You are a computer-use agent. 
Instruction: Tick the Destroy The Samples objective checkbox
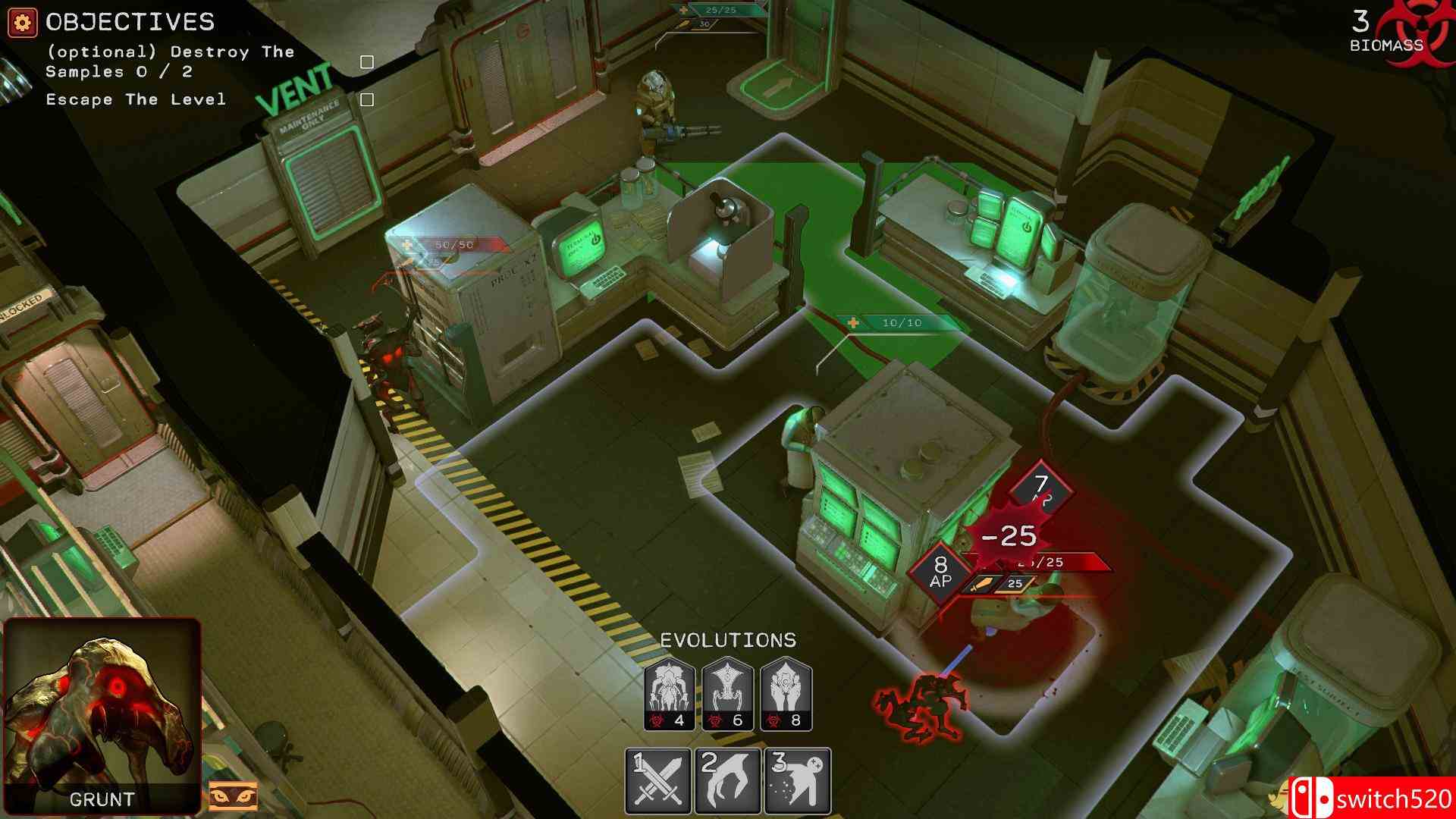368,64
